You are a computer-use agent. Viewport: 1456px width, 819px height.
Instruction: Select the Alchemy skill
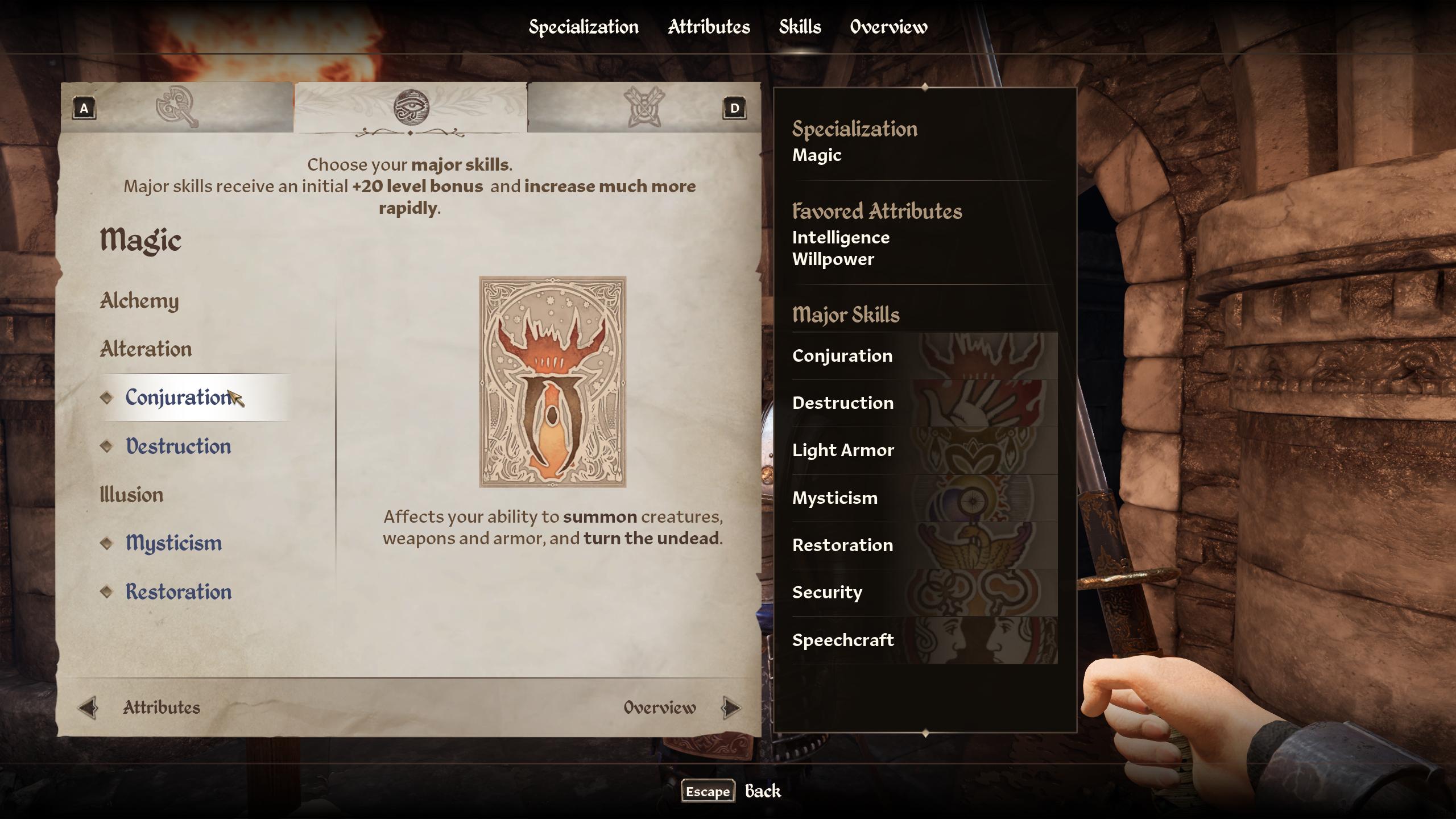(140, 301)
